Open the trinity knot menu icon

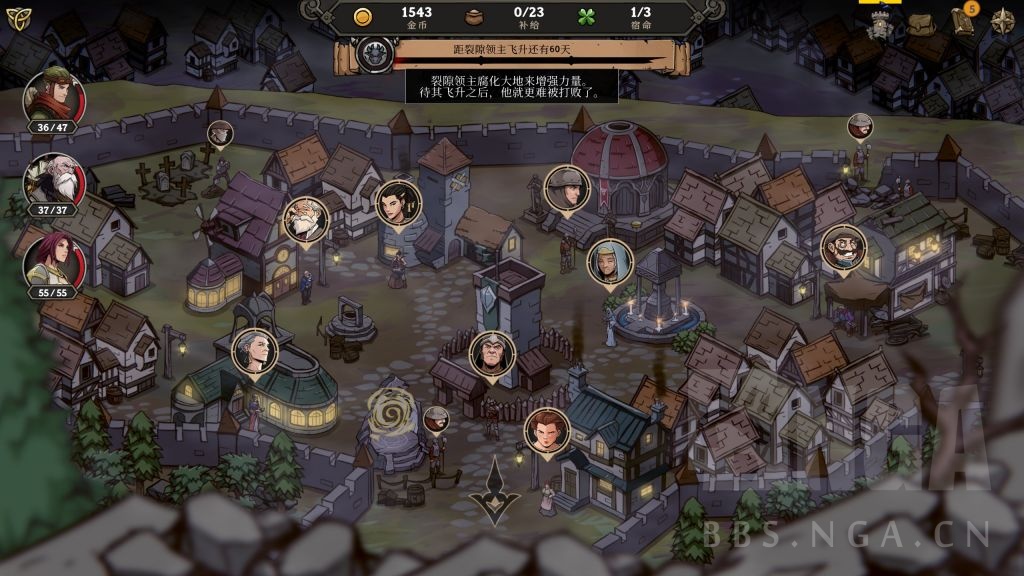point(19,19)
